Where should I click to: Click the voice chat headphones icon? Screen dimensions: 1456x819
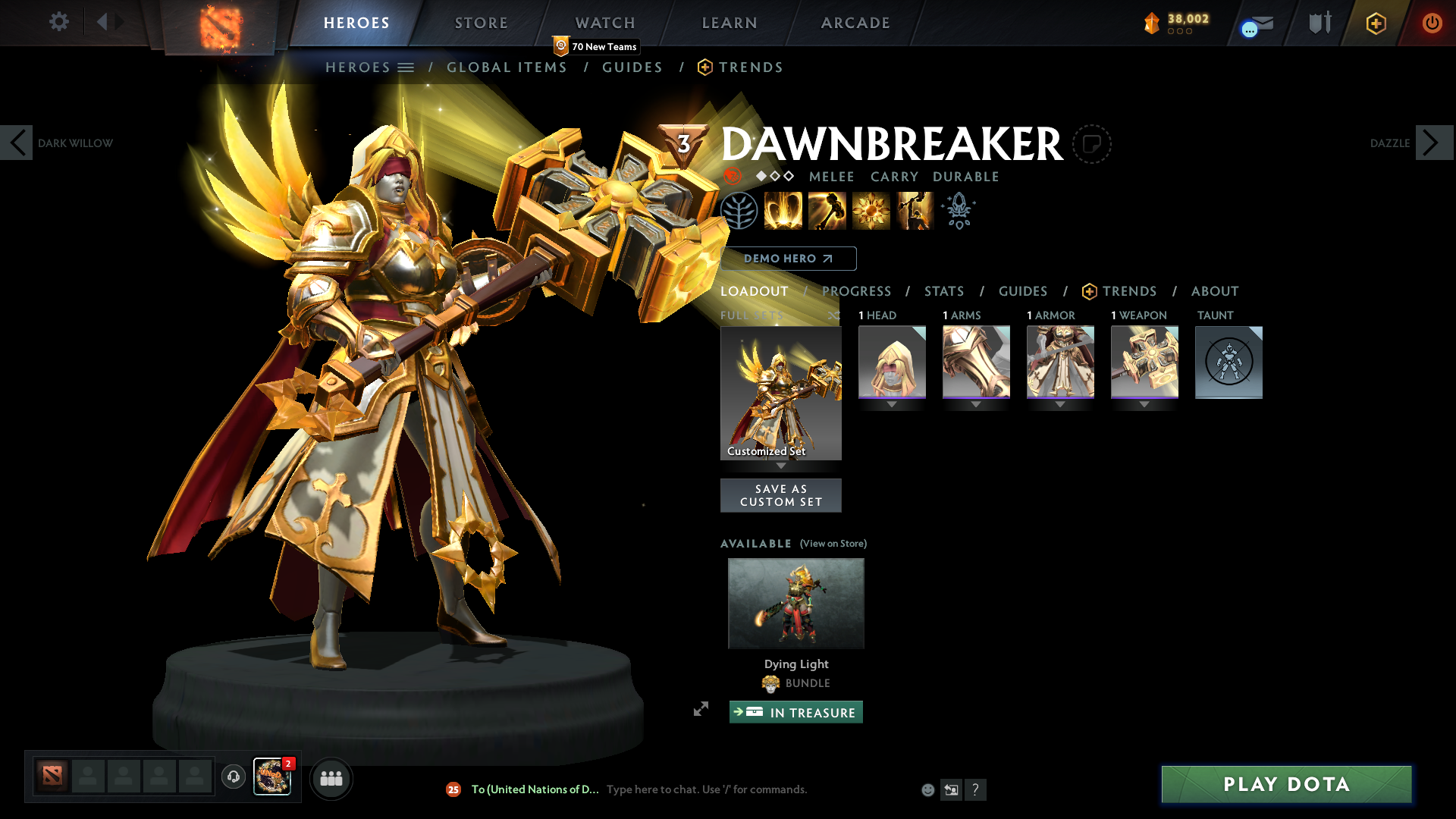click(233, 777)
